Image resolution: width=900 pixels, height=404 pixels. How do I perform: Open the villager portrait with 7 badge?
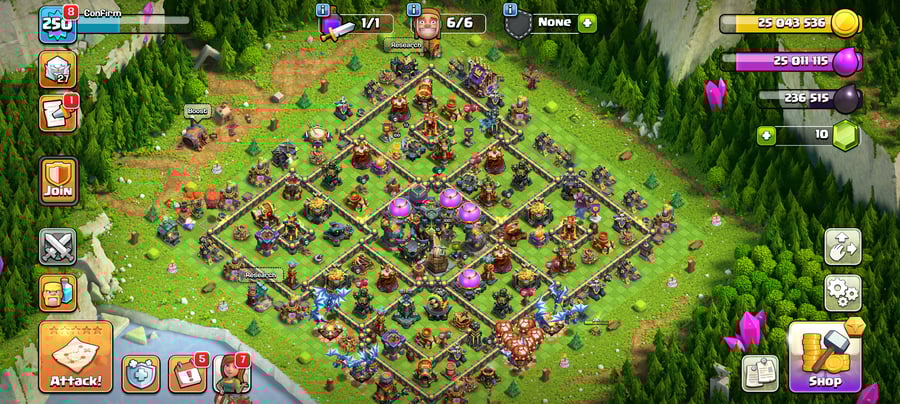(230, 373)
